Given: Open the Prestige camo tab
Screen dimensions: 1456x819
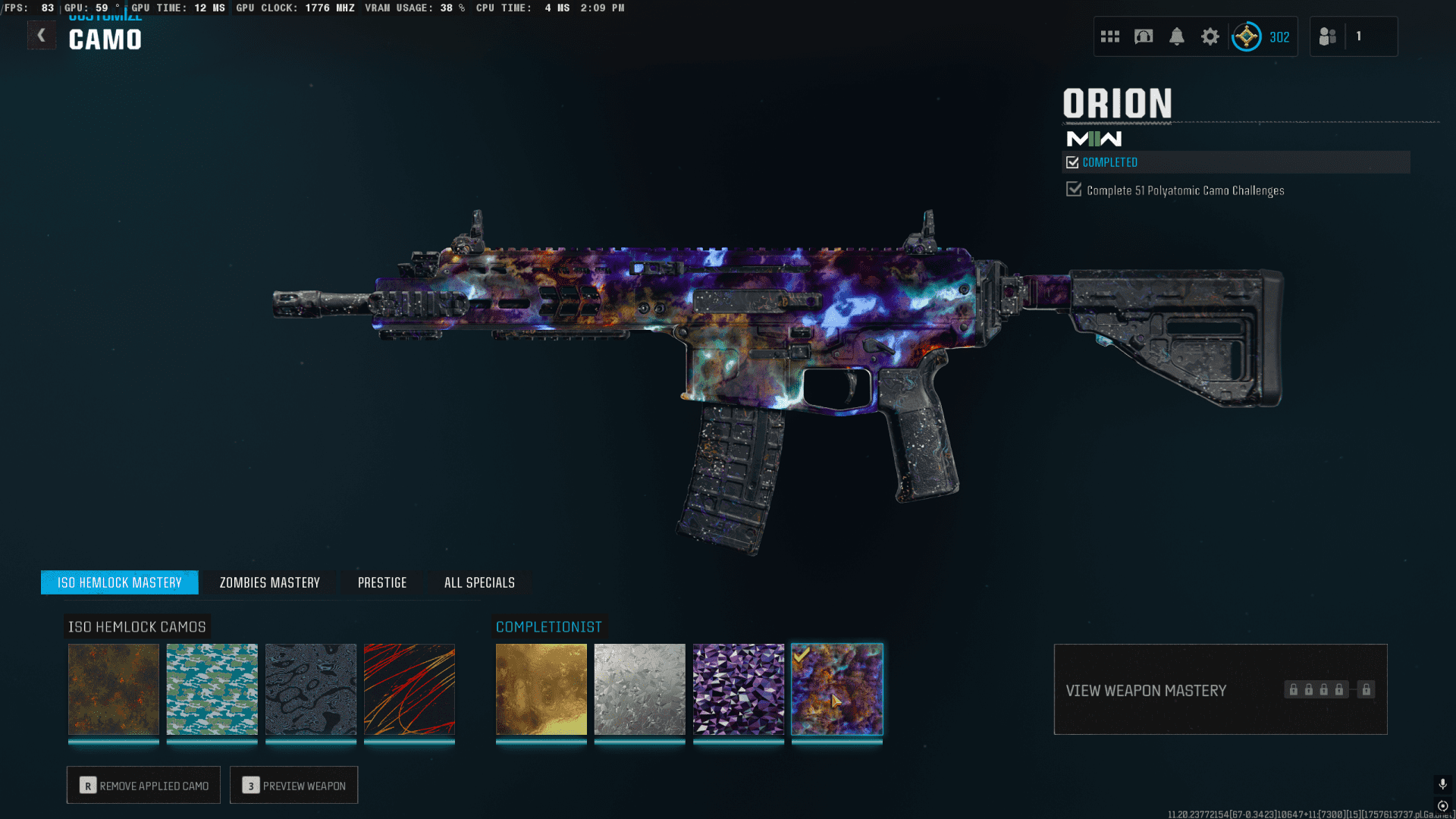Looking at the screenshot, I should tap(382, 582).
